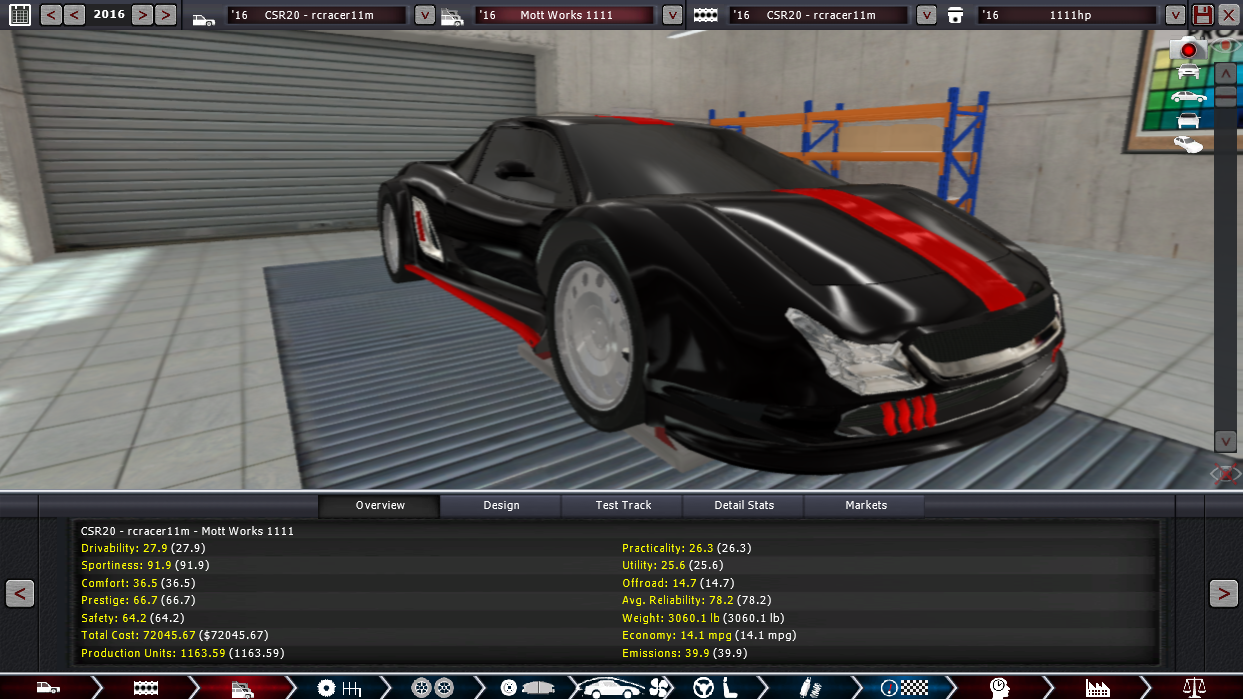Switch to the Markets tab

pyautogui.click(x=866, y=505)
